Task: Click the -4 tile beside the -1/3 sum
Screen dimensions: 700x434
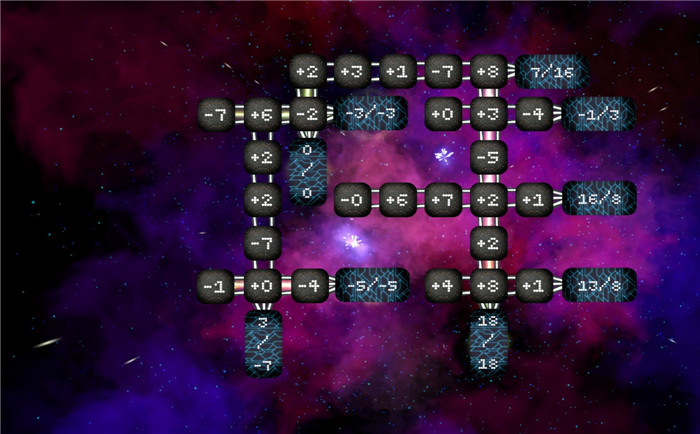Action: (x=533, y=114)
